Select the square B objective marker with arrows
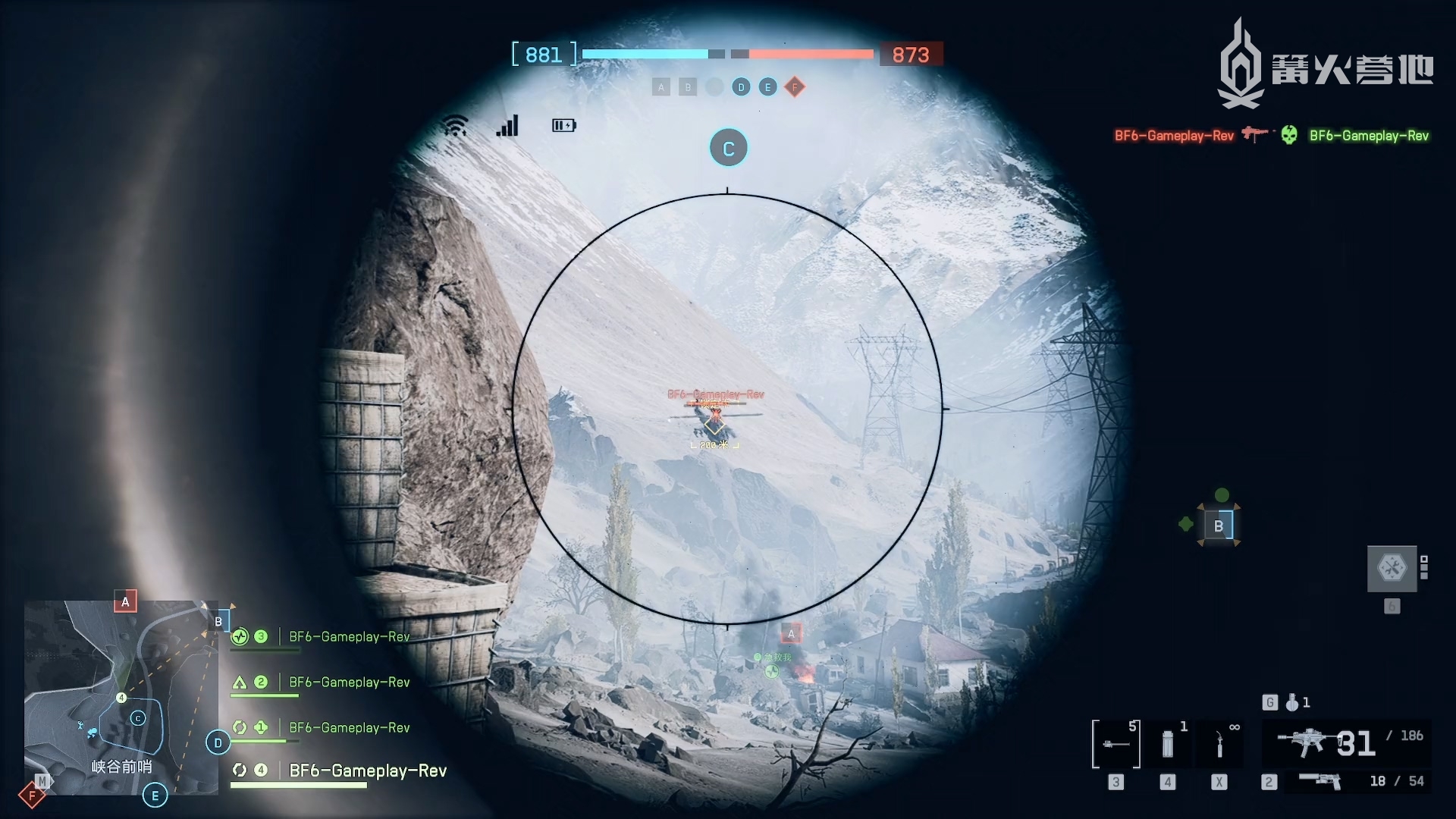This screenshot has width=1456, height=819. click(x=1219, y=526)
